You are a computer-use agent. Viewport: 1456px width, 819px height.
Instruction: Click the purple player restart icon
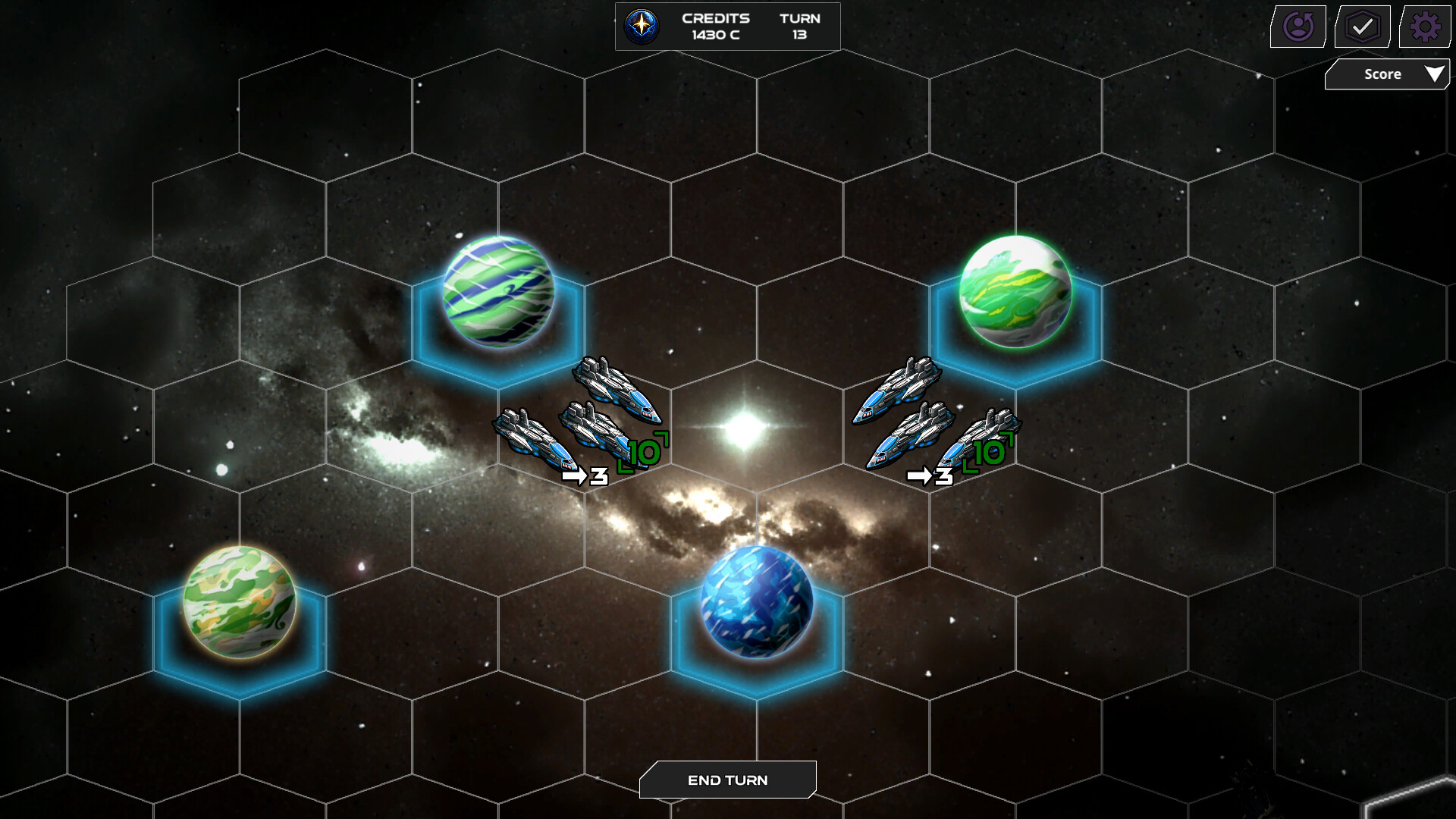pyautogui.click(x=1298, y=26)
